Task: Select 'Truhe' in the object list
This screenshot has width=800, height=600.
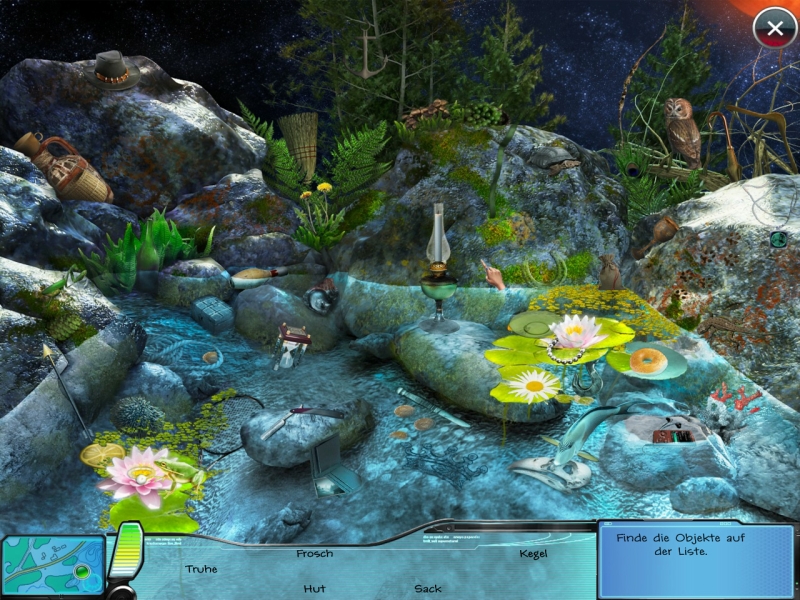Action: 201,569
